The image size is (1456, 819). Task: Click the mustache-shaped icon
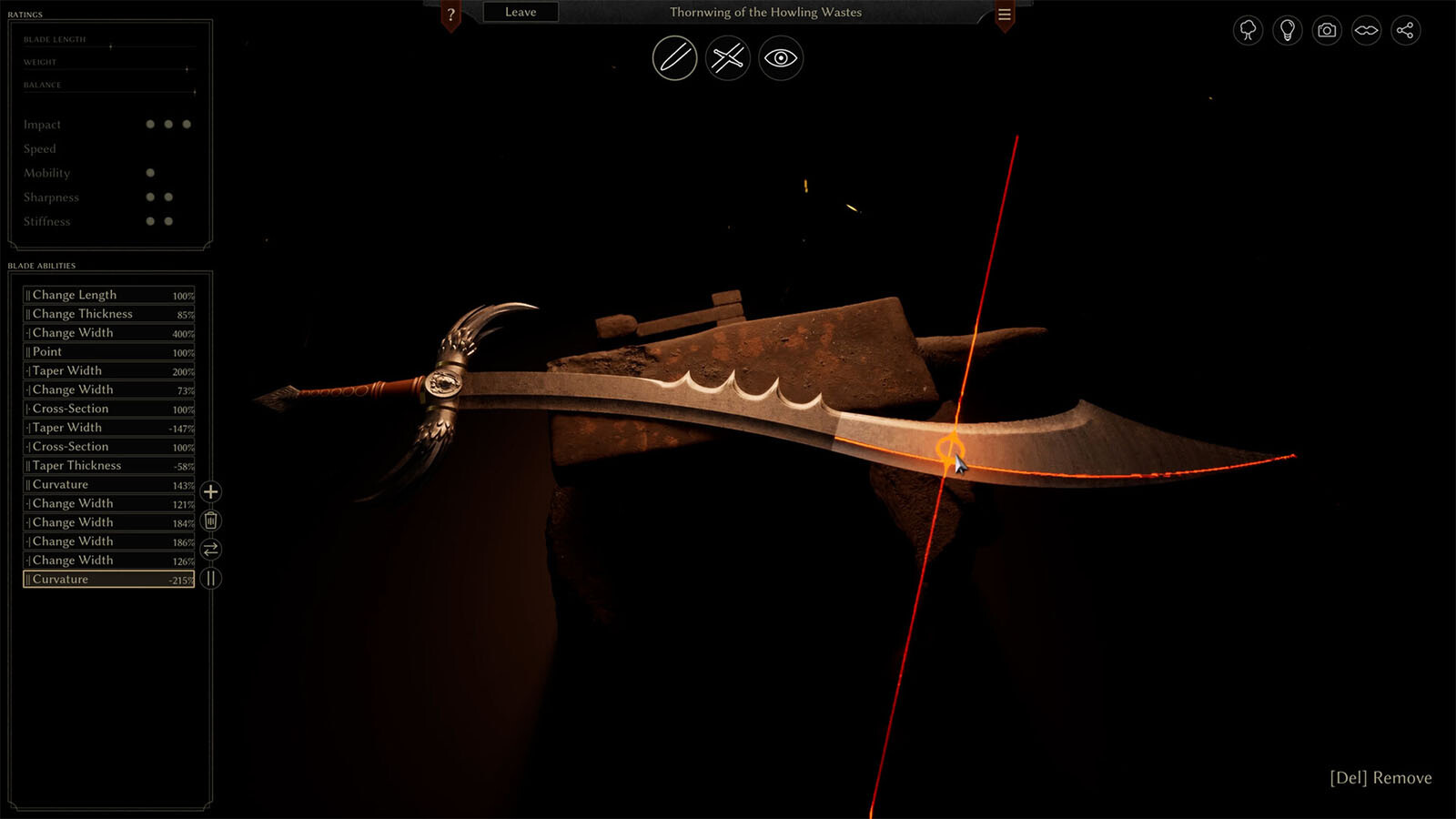pyautogui.click(x=1366, y=30)
